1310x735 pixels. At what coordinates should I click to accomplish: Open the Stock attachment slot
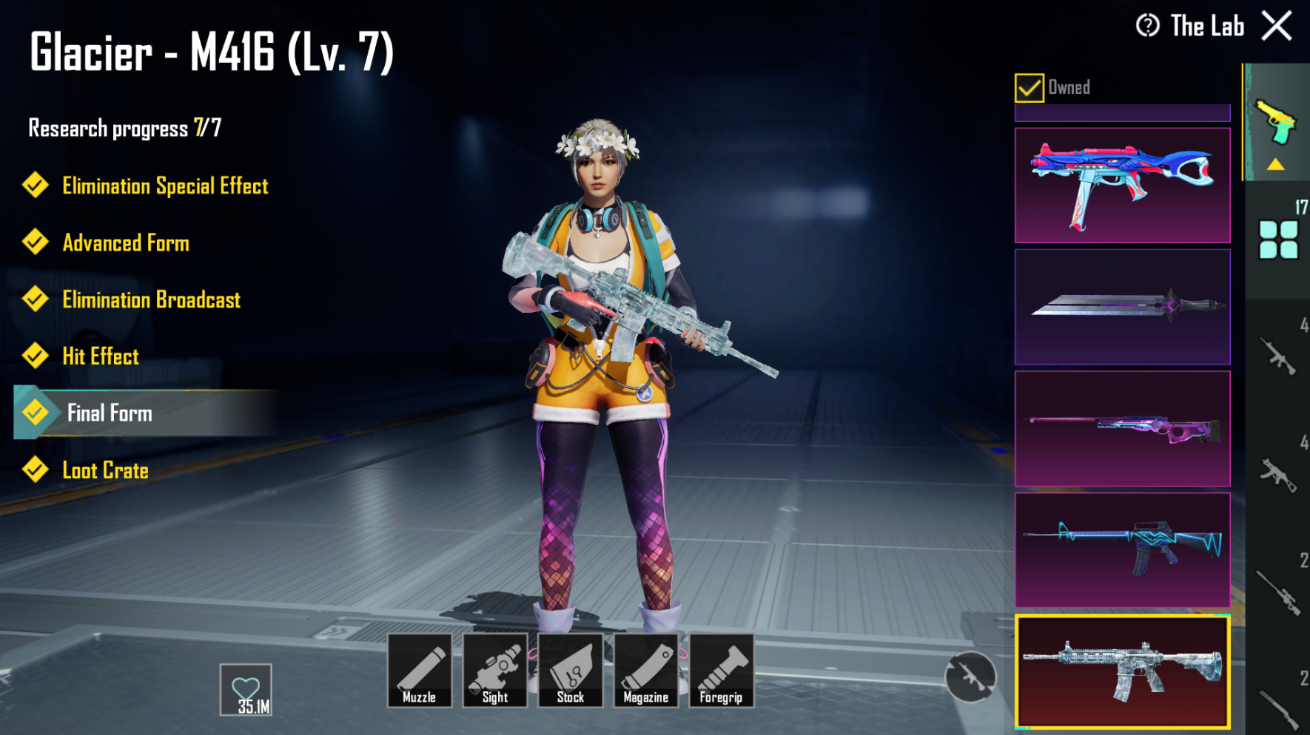(571, 668)
